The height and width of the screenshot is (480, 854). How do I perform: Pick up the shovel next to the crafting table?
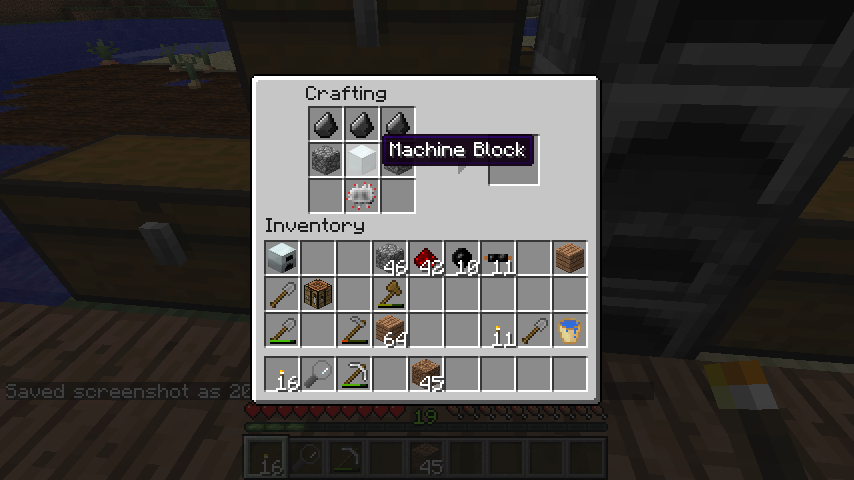pyautogui.click(x=282, y=294)
